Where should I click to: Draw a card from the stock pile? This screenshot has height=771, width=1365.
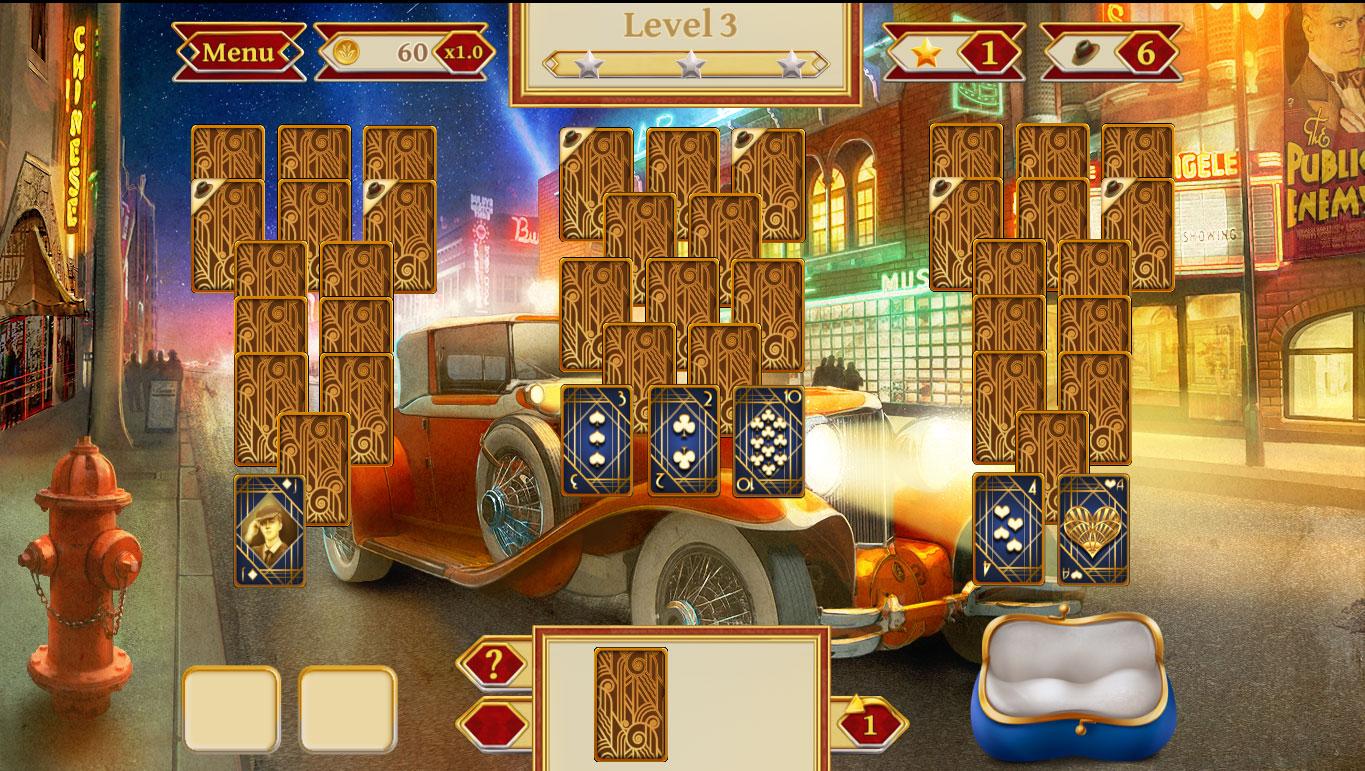tap(631, 704)
